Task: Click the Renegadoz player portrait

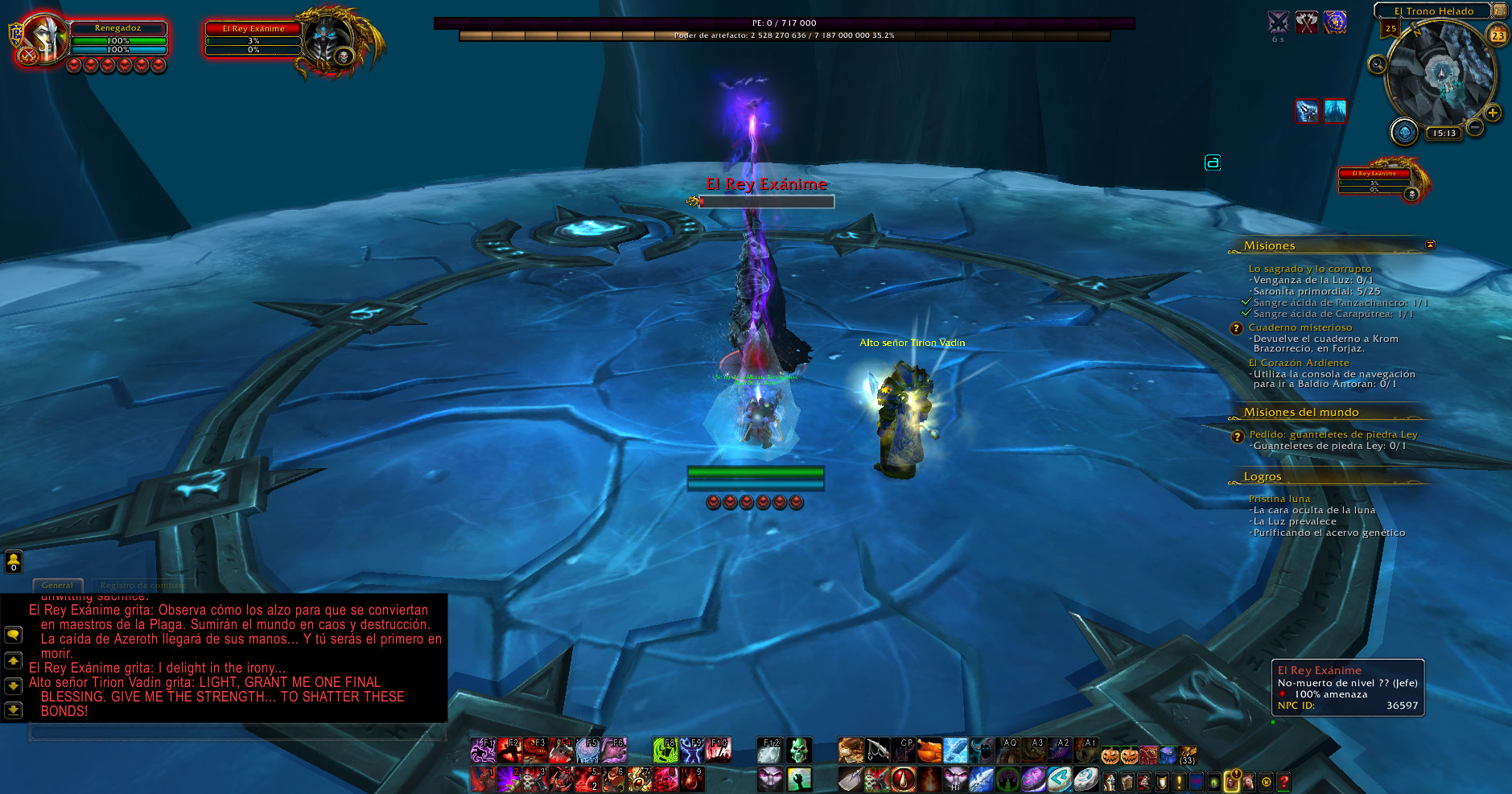Action: (43, 38)
